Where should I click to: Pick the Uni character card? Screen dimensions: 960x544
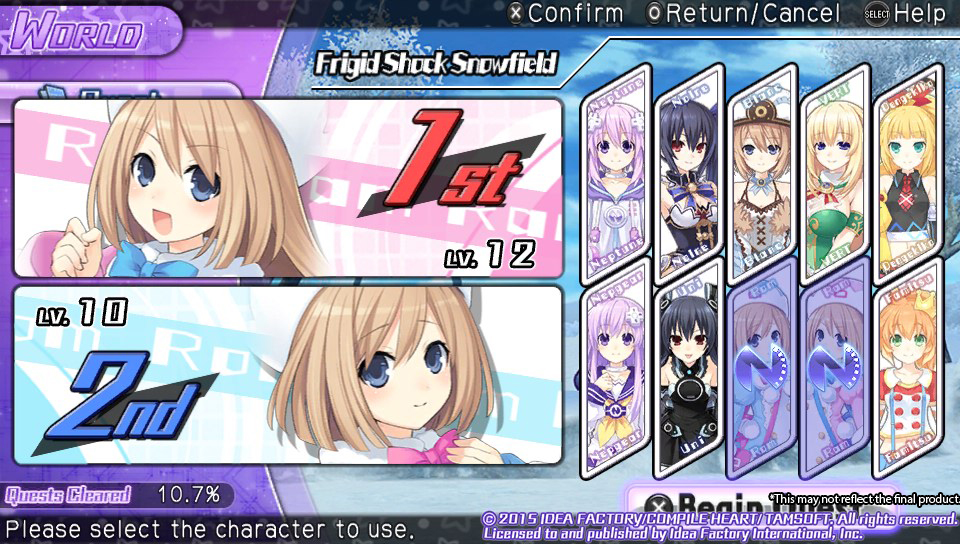(690, 370)
